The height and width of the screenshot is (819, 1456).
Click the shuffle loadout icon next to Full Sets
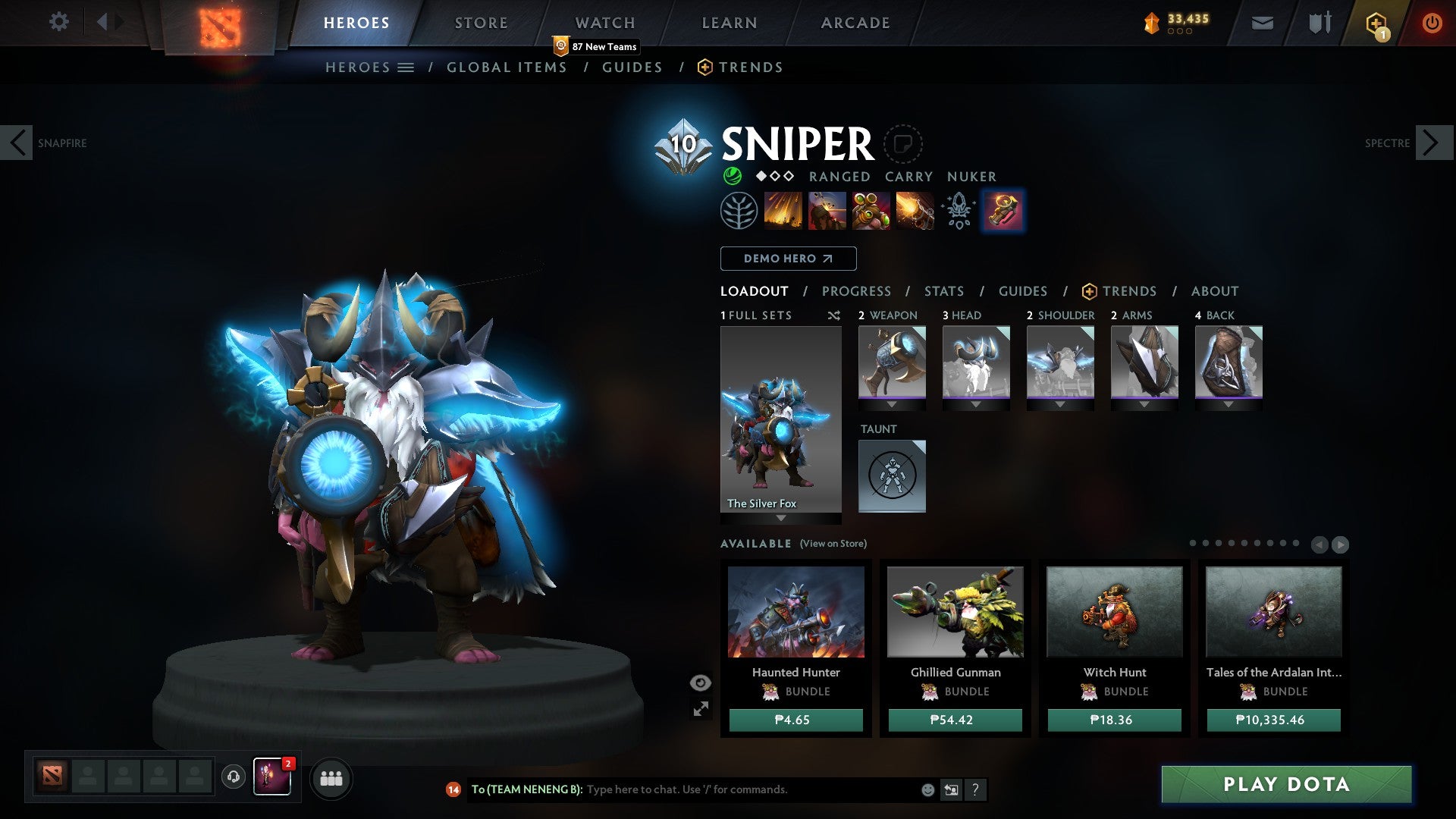tap(833, 315)
